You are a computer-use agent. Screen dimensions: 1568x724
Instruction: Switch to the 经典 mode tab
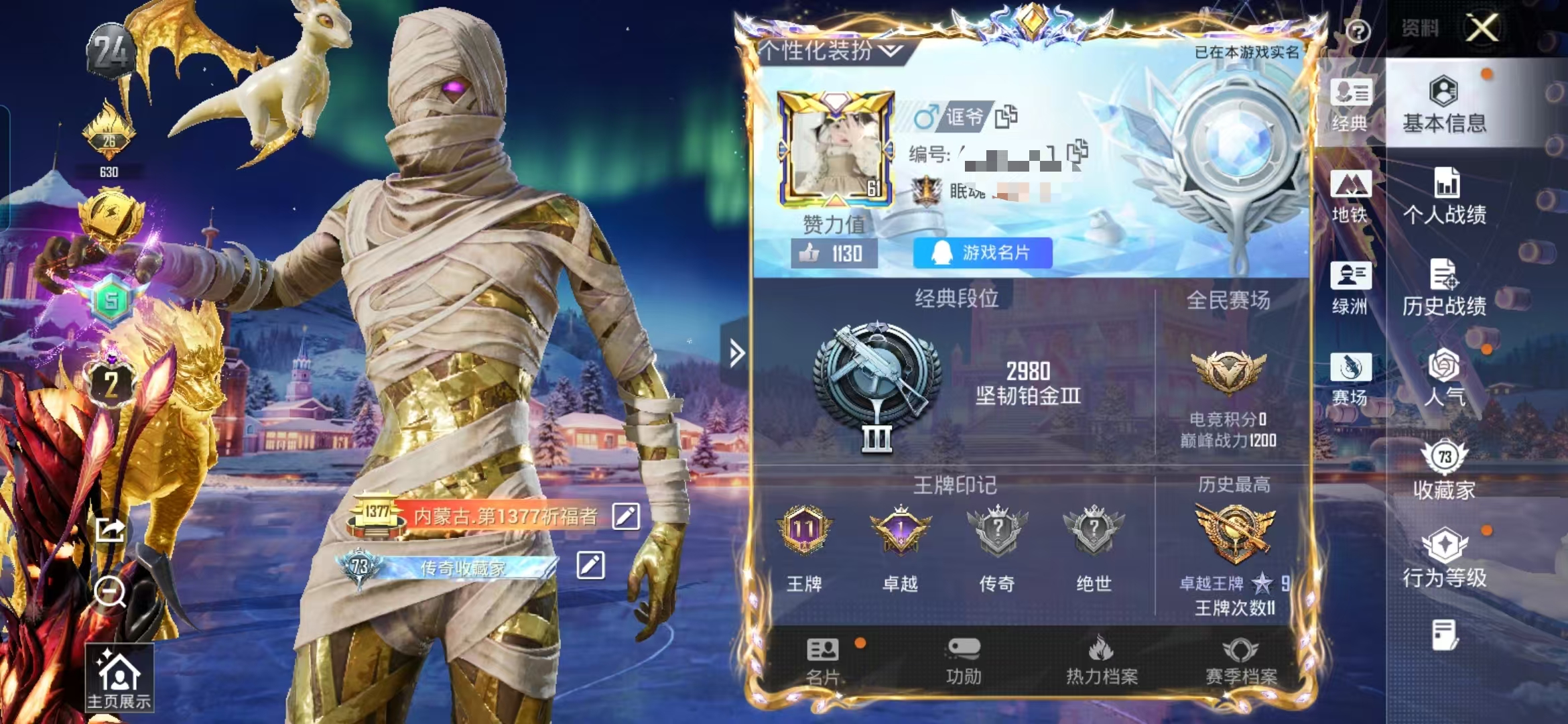click(1350, 105)
